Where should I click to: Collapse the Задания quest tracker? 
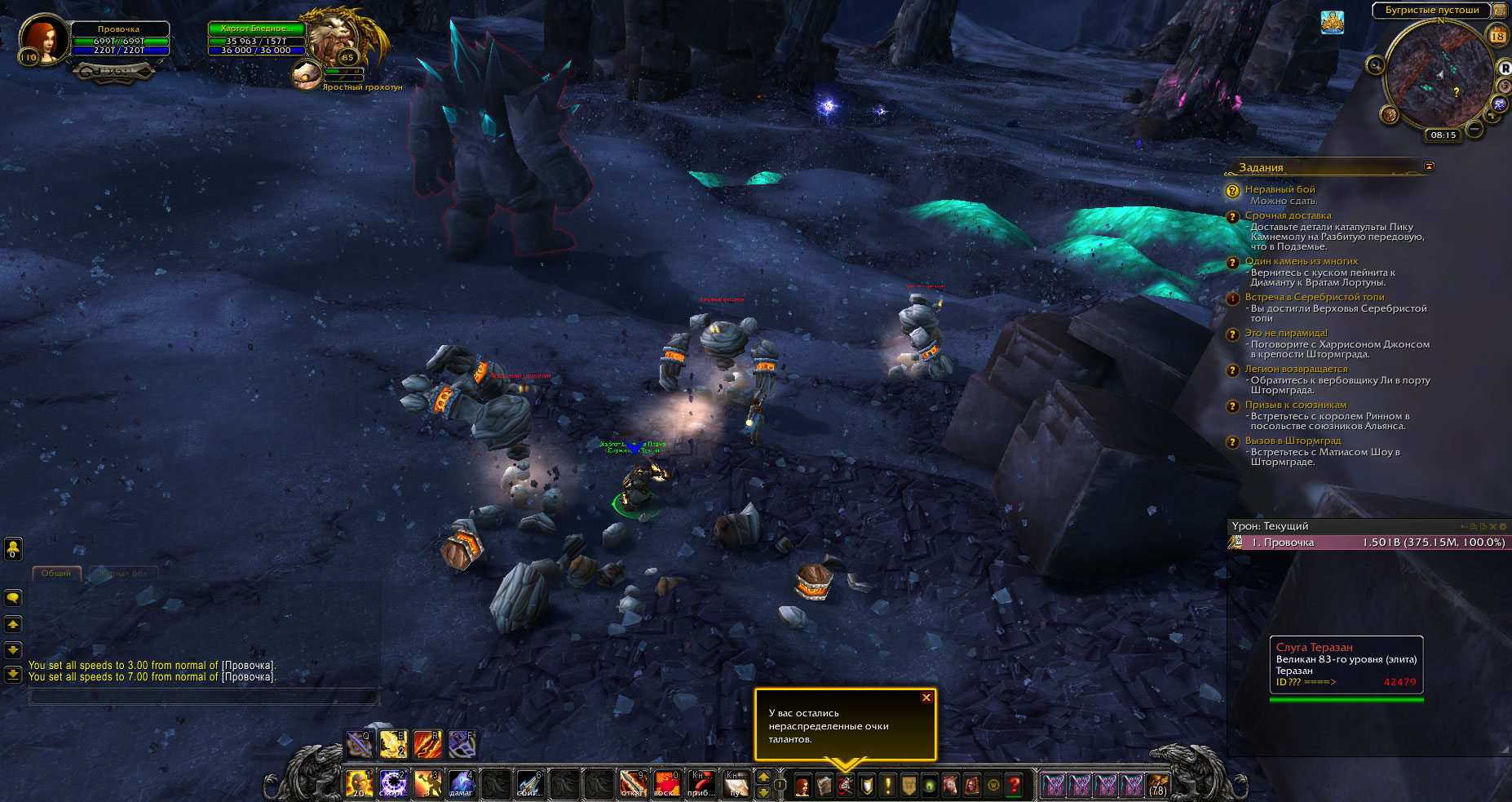click(1429, 166)
